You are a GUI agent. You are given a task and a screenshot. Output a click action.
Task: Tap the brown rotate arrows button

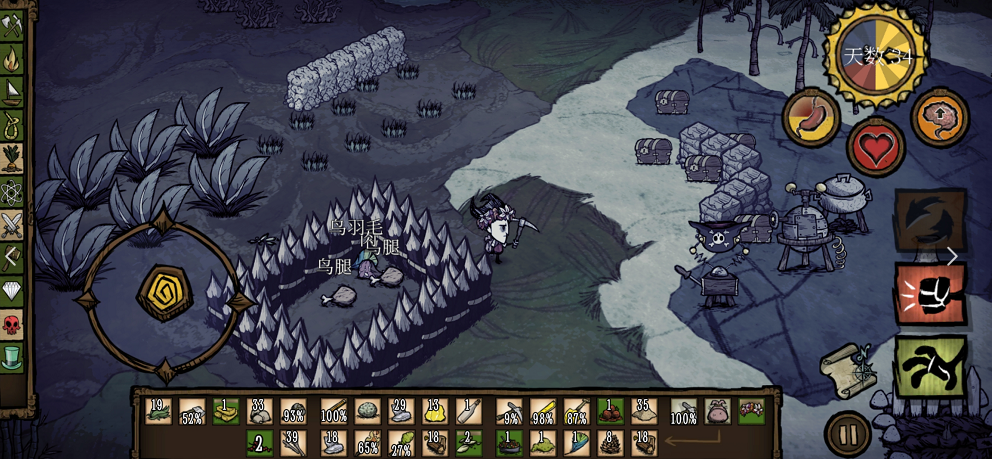point(929,220)
